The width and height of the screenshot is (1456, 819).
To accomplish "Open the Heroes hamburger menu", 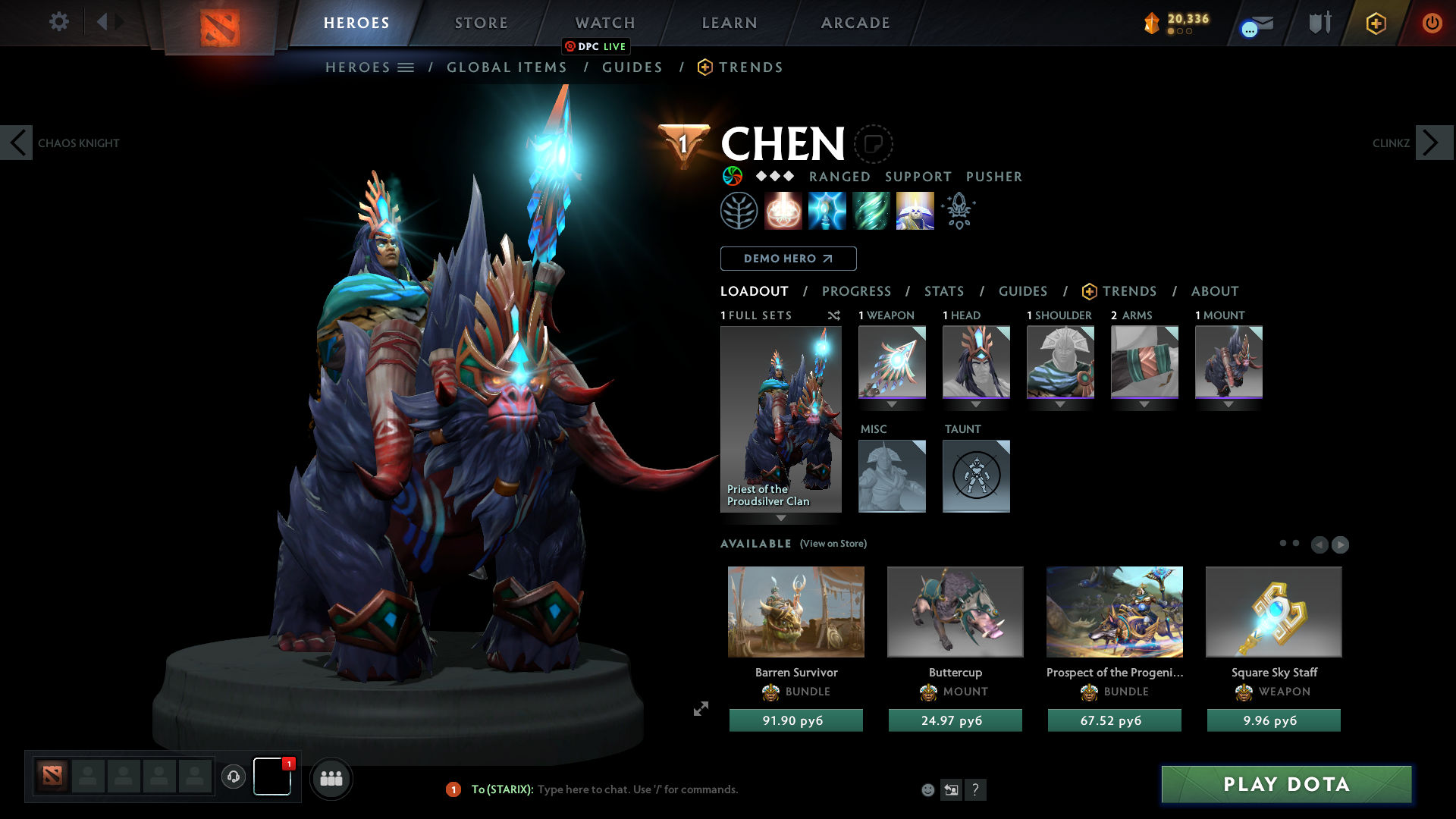I will pos(407,67).
